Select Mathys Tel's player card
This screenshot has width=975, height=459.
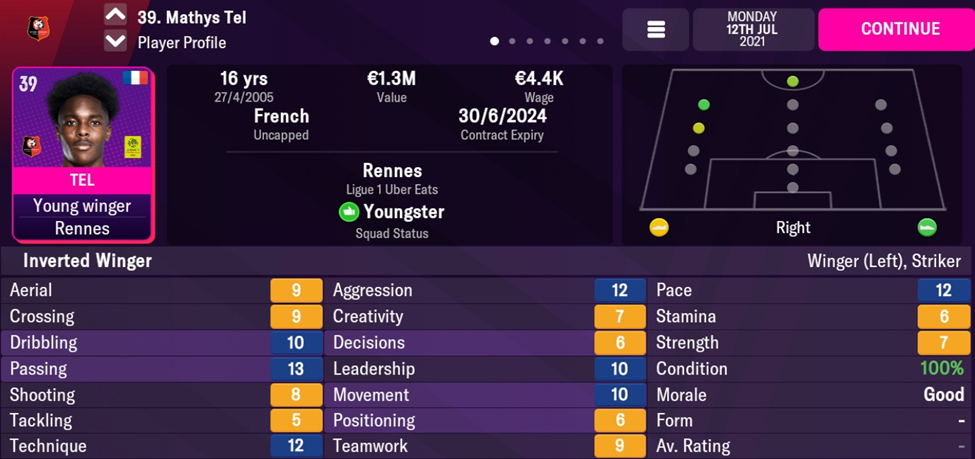click(x=83, y=155)
